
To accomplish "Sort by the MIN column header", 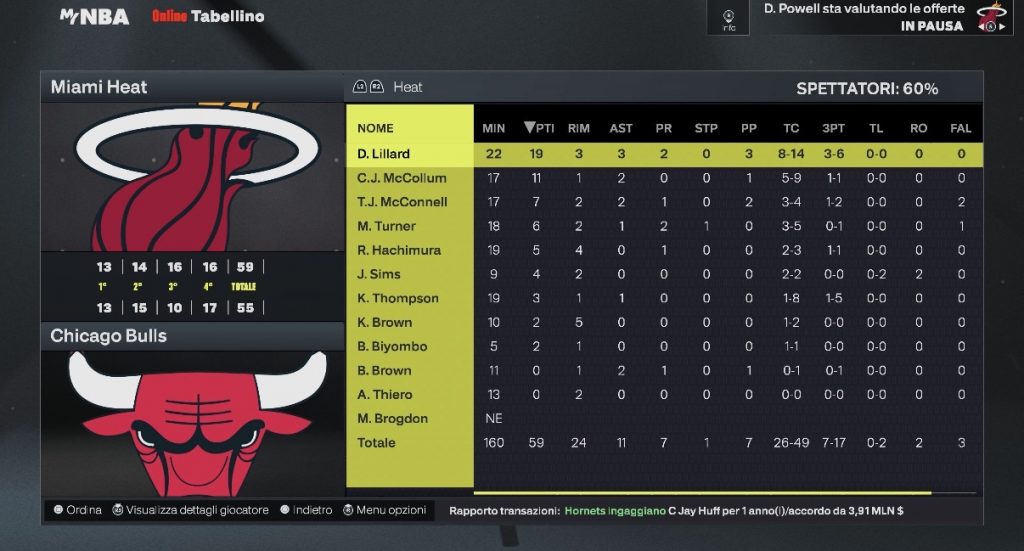I will click(x=494, y=128).
